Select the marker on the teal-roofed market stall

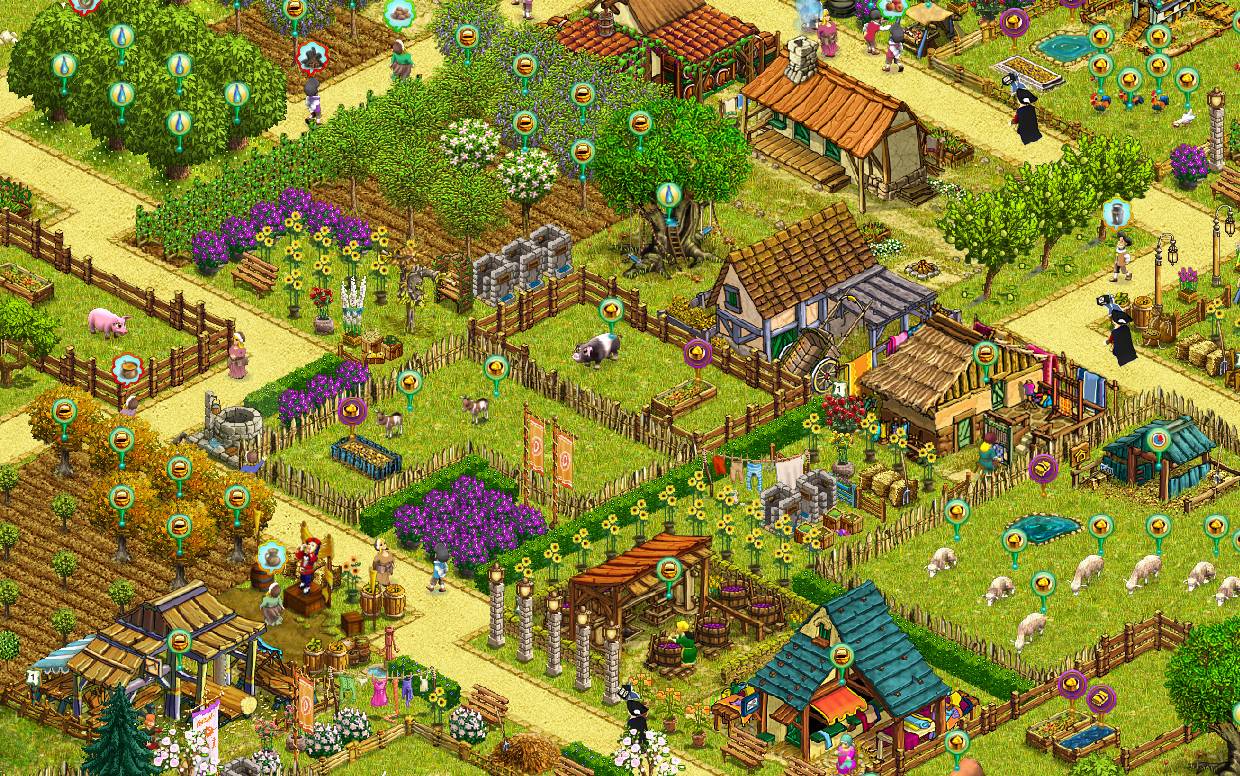click(843, 657)
